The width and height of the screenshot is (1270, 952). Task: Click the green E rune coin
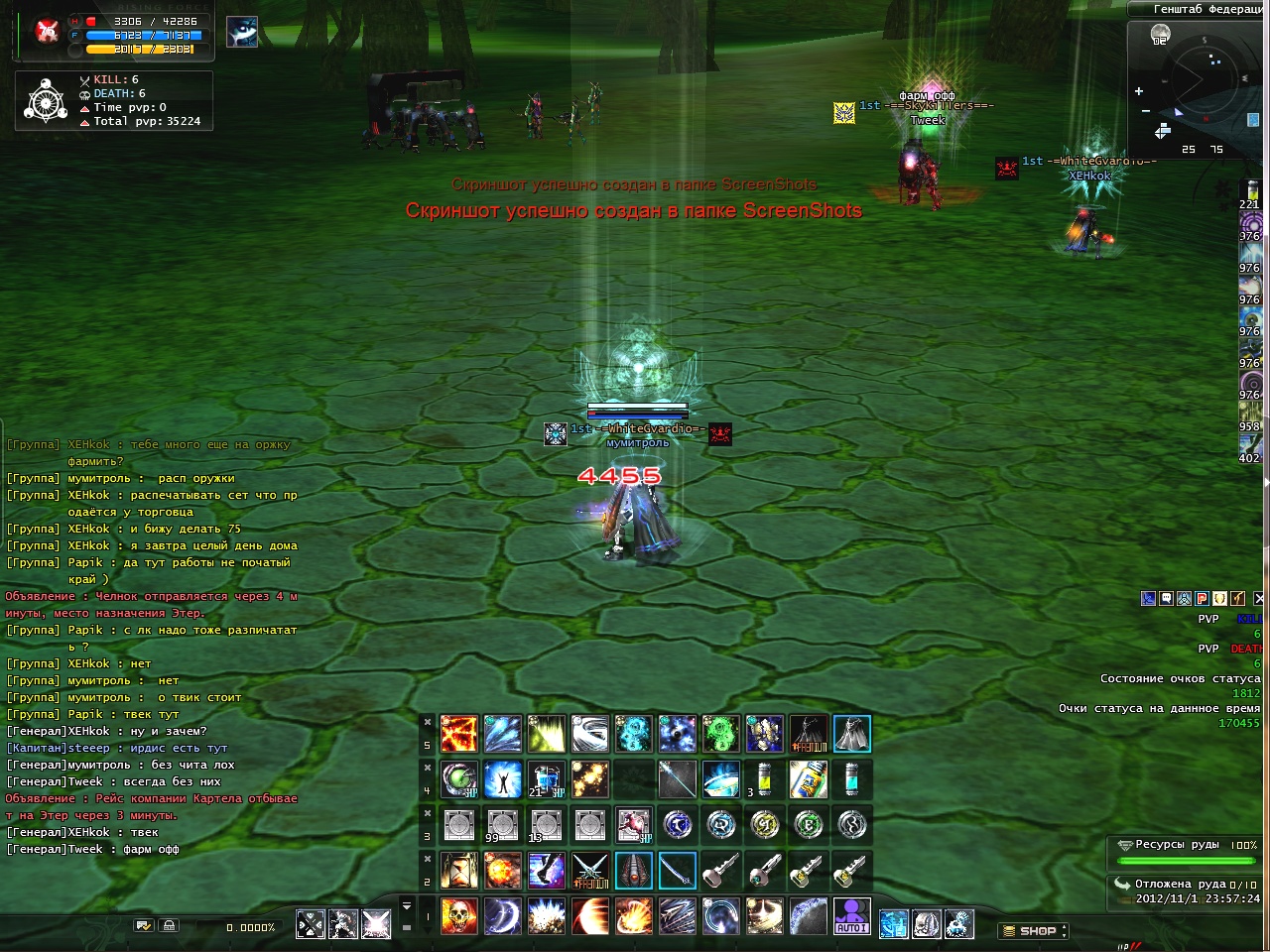809,825
